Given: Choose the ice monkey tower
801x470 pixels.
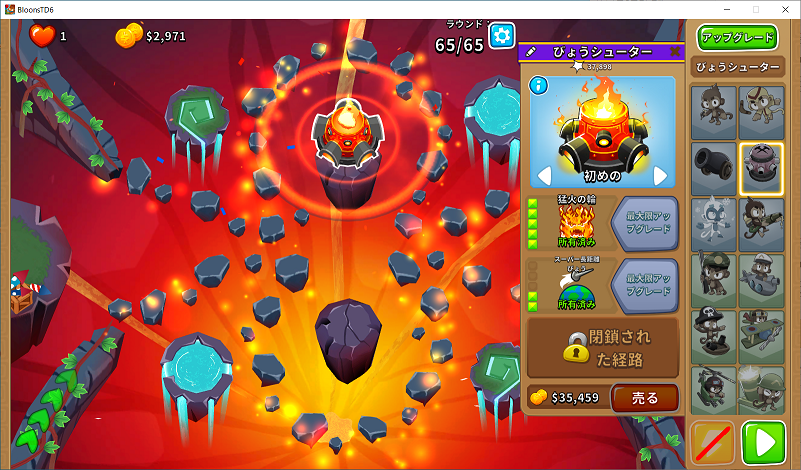Looking at the screenshot, I should (x=712, y=224).
